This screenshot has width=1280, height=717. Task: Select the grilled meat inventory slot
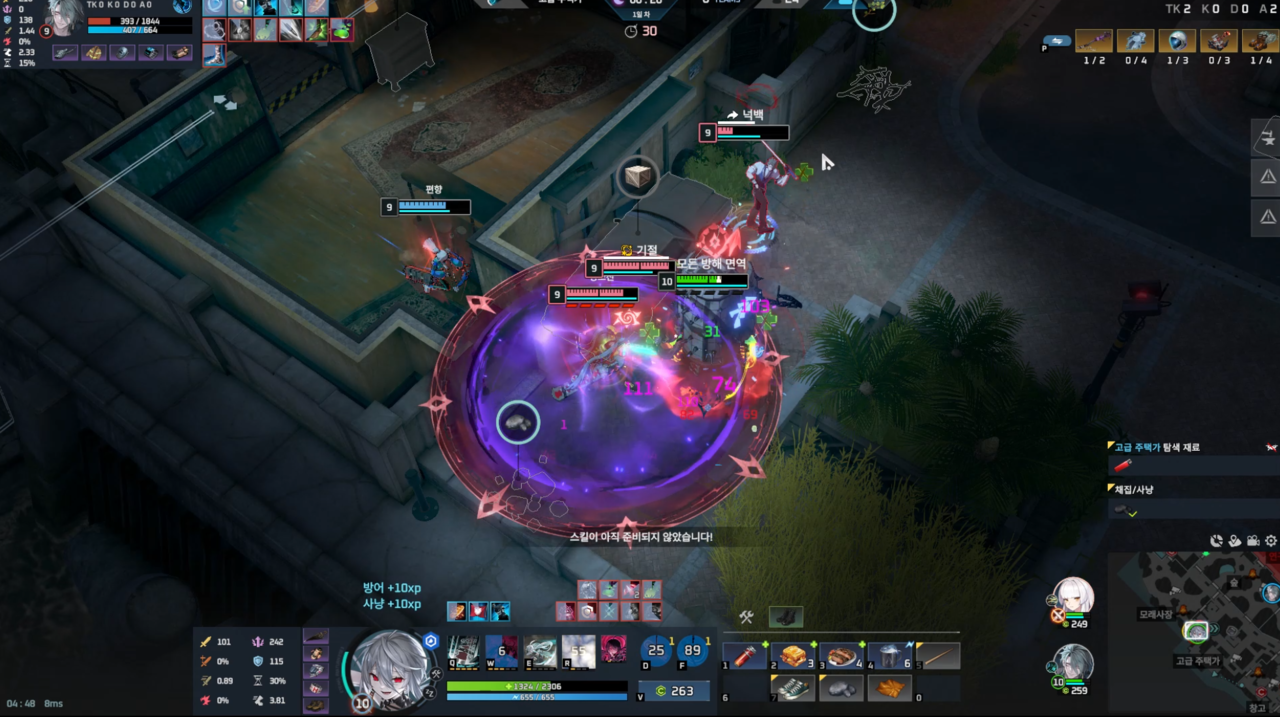click(840, 656)
